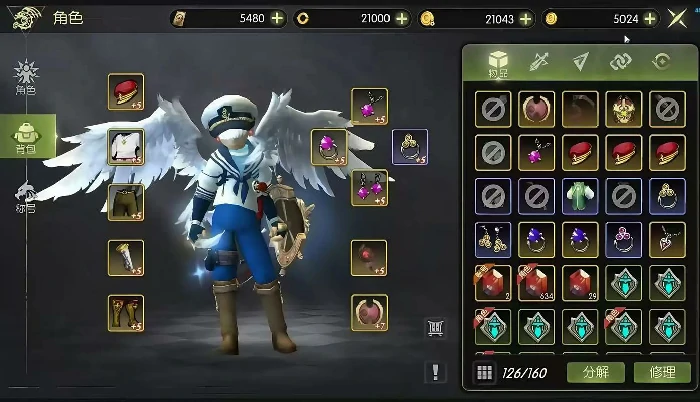Click the exclamation mark info button
The image size is (700, 402).
click(x=436, y=372)
